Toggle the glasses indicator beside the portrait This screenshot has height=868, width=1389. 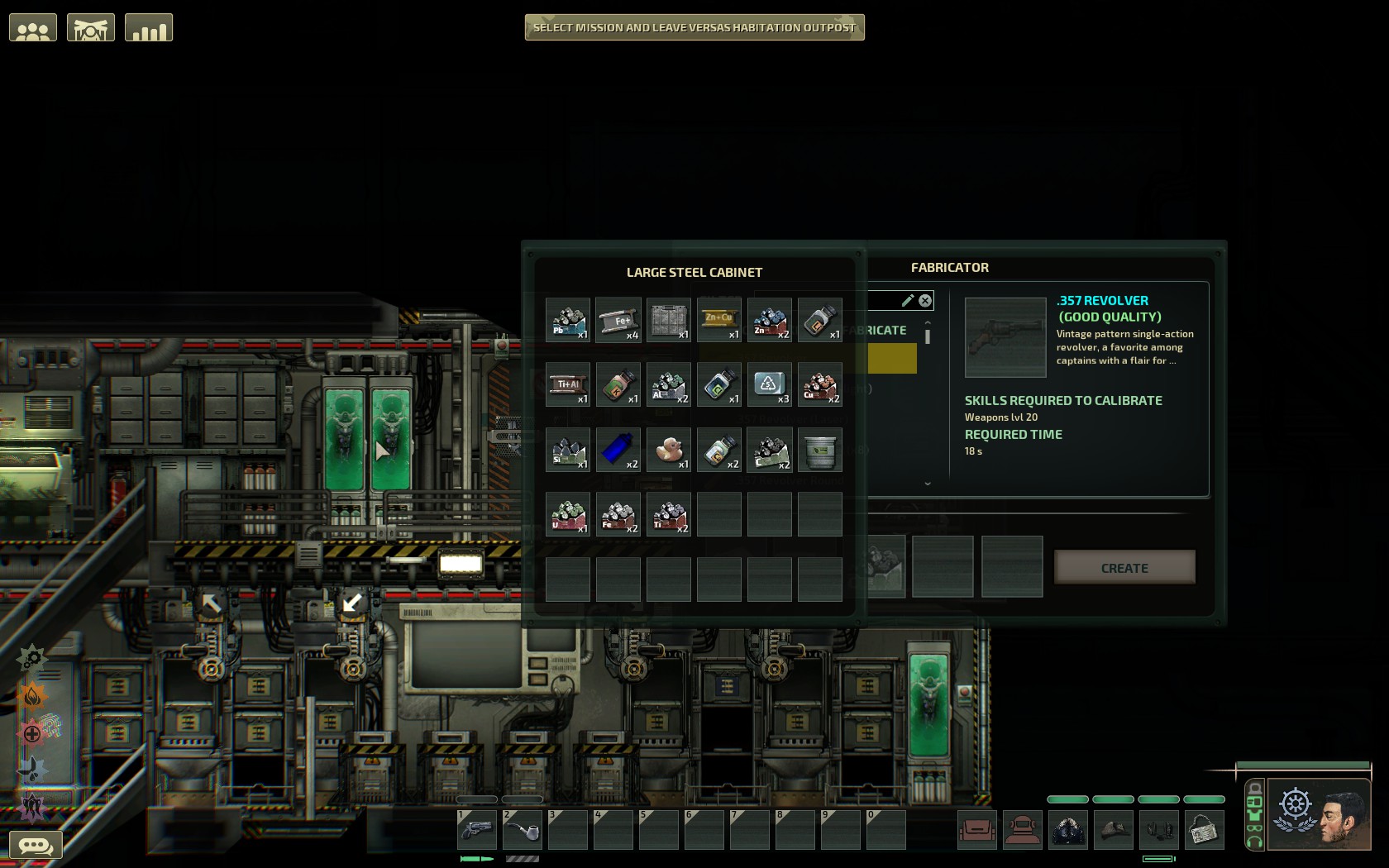pos(1254,827)
